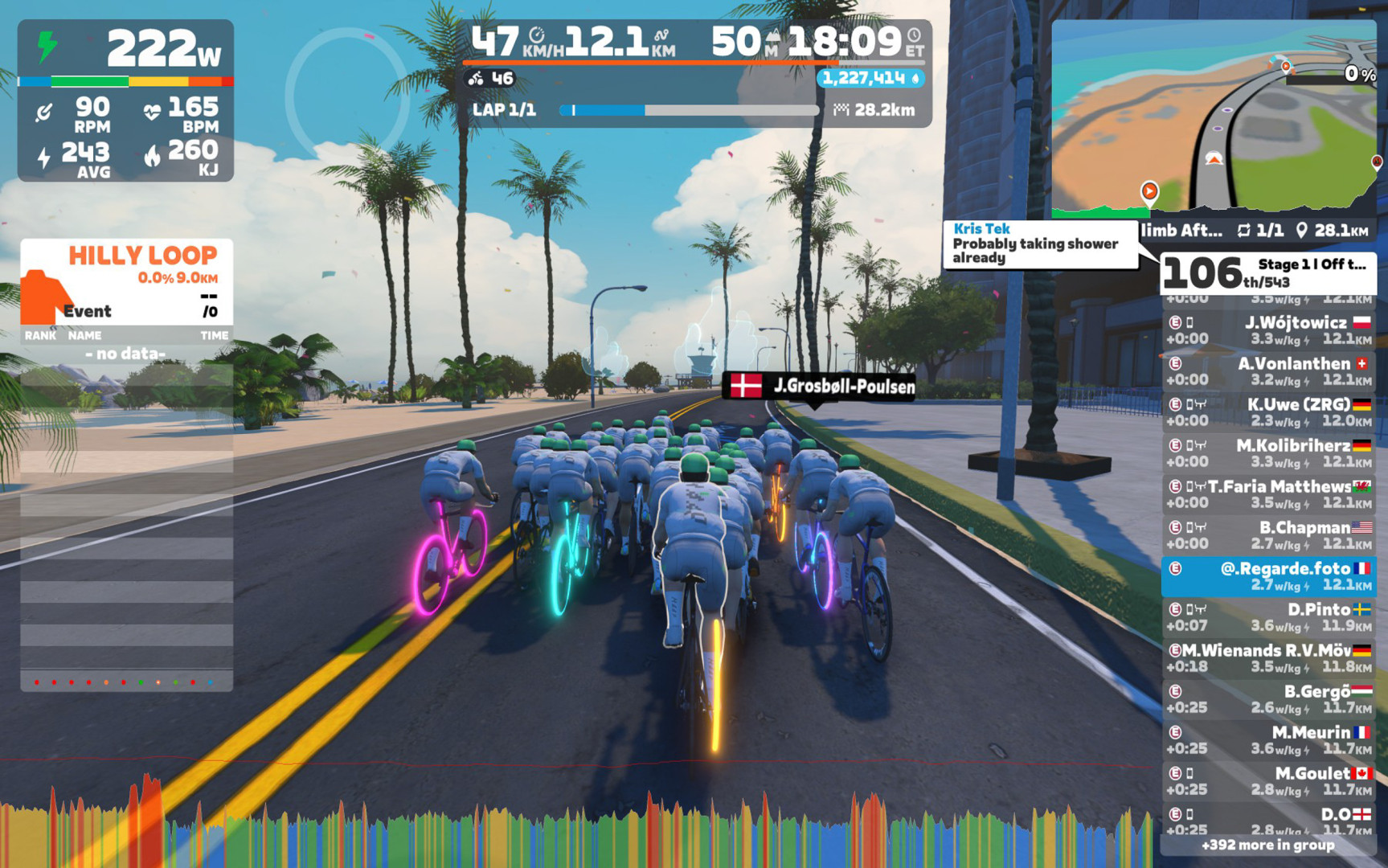Choose the M.Wienands R.V.Möv rider row
Viewport: 1388px width, 868px height.
pos(1268,658)
